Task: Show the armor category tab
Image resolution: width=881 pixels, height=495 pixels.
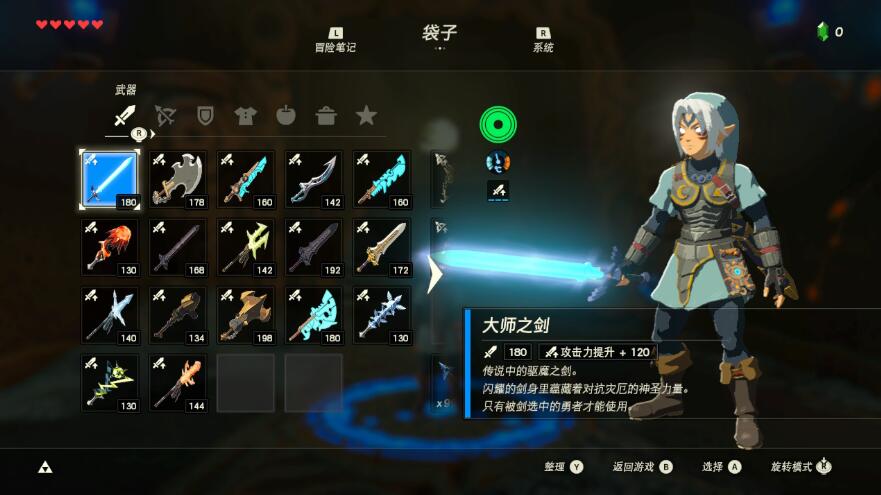Action: point(245,116)
